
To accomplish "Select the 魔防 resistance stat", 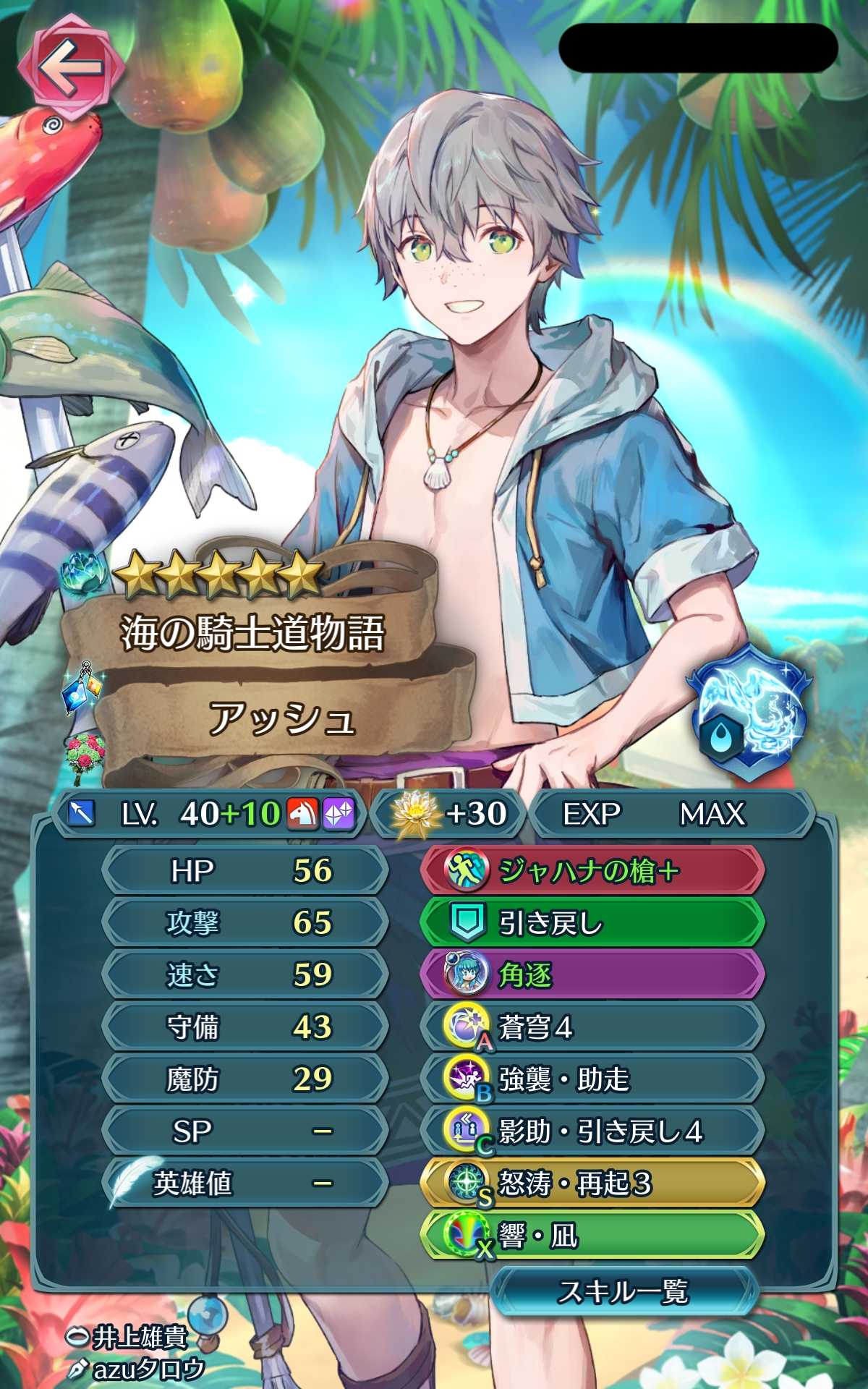I will (x=246, y=1079).
